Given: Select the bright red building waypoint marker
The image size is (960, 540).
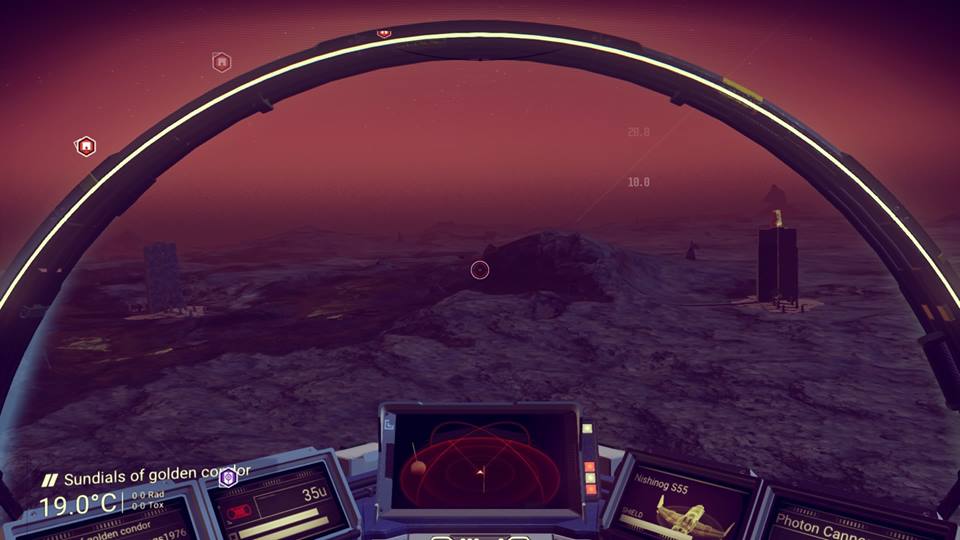Looking at the screenshot, I should [x=86, y=147].
